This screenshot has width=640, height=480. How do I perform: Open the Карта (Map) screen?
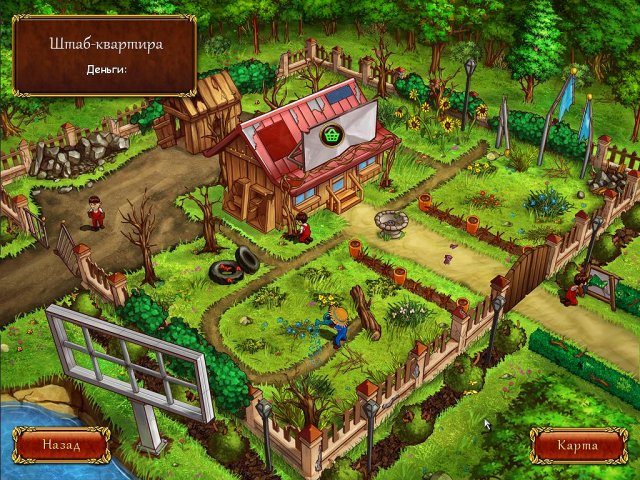pos(578,444)
